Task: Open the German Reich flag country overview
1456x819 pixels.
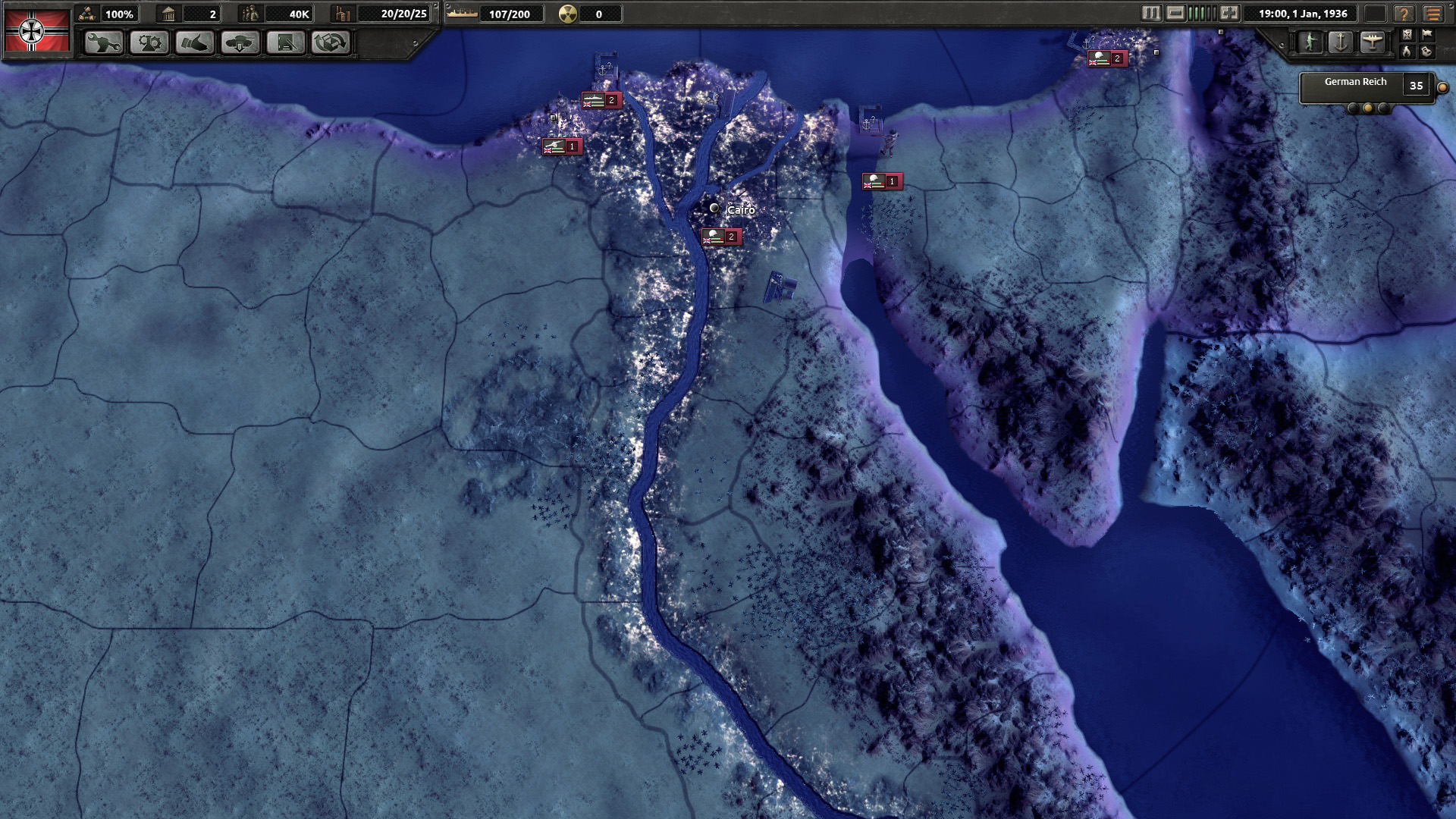Action: click(36, 30)
